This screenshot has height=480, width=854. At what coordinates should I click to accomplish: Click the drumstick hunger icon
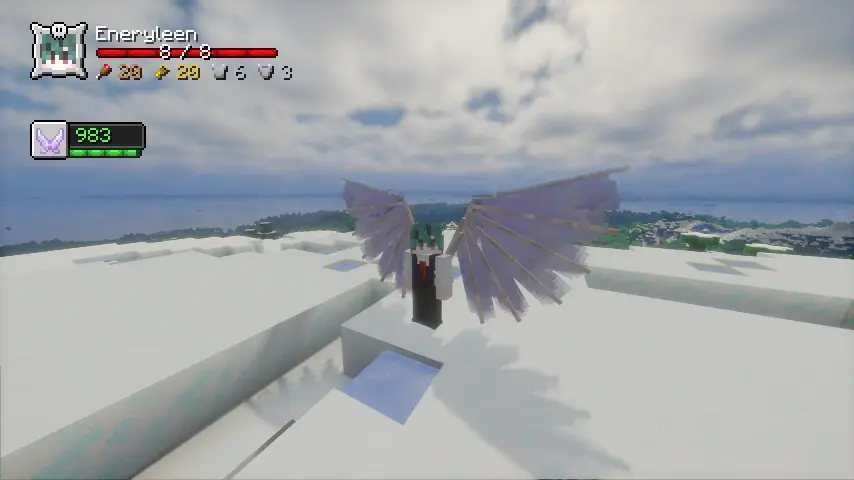(104, 72)
